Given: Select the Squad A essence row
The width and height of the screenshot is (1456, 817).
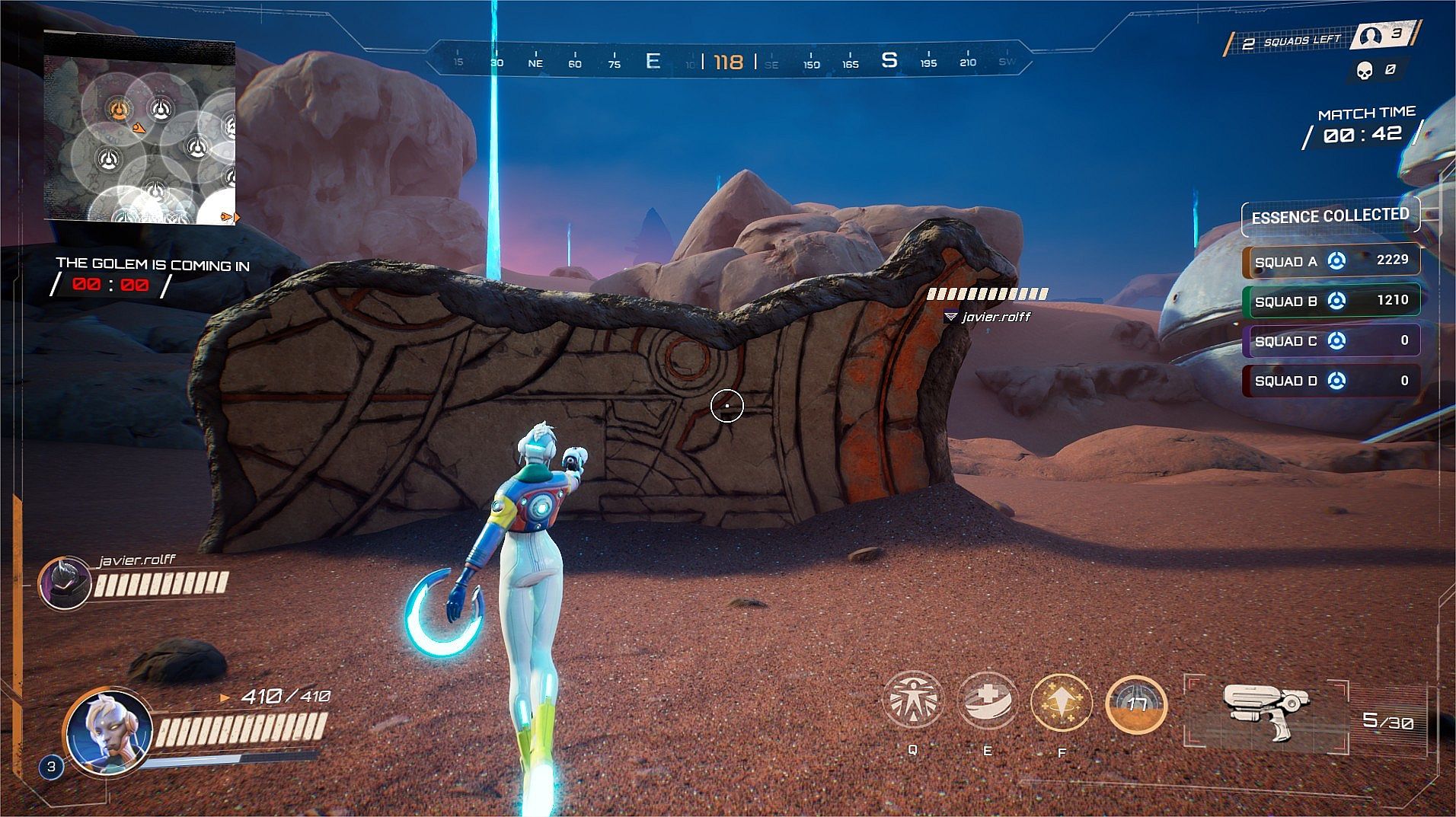Looking at the screenshot, I should (1330, 261).
